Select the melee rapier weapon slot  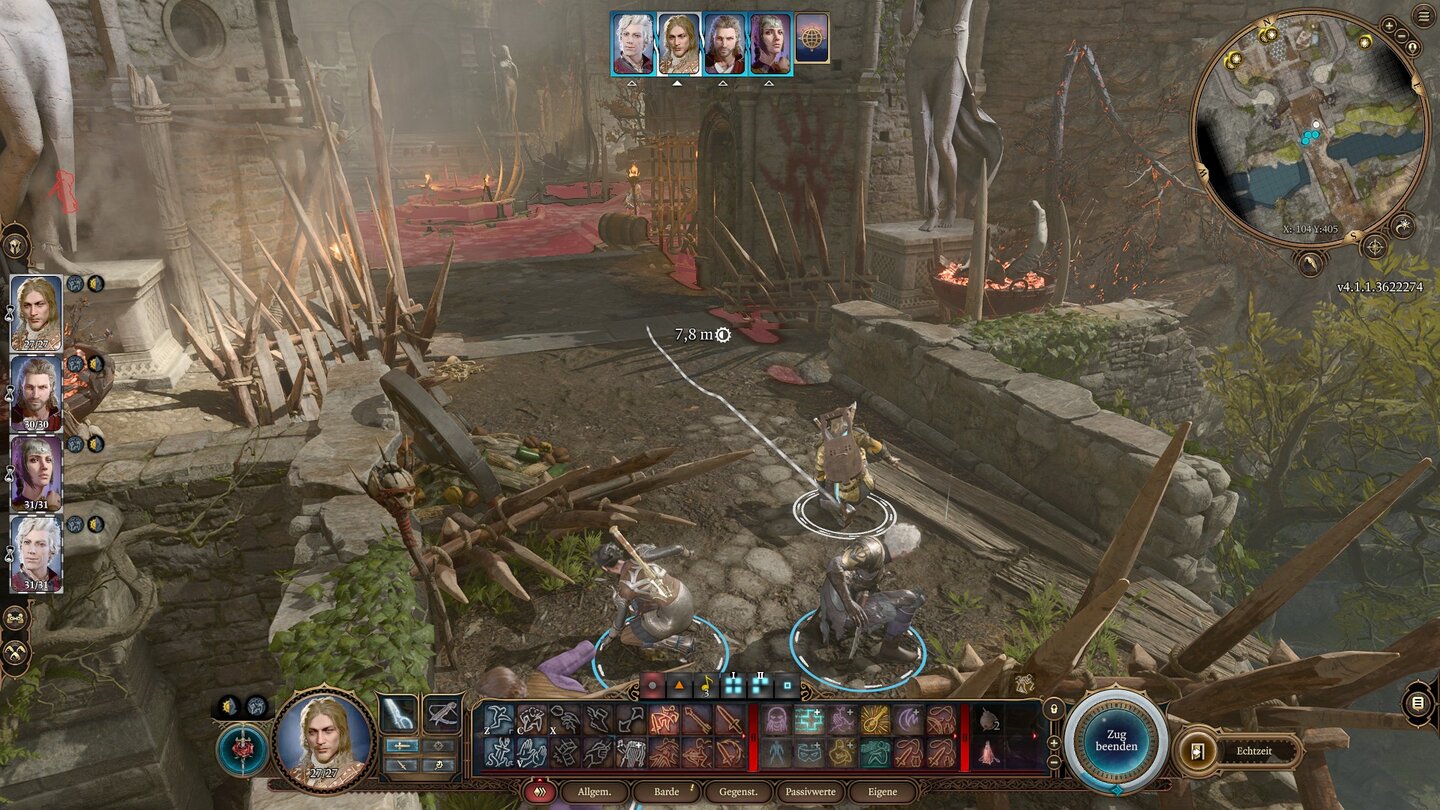[399, 713]
